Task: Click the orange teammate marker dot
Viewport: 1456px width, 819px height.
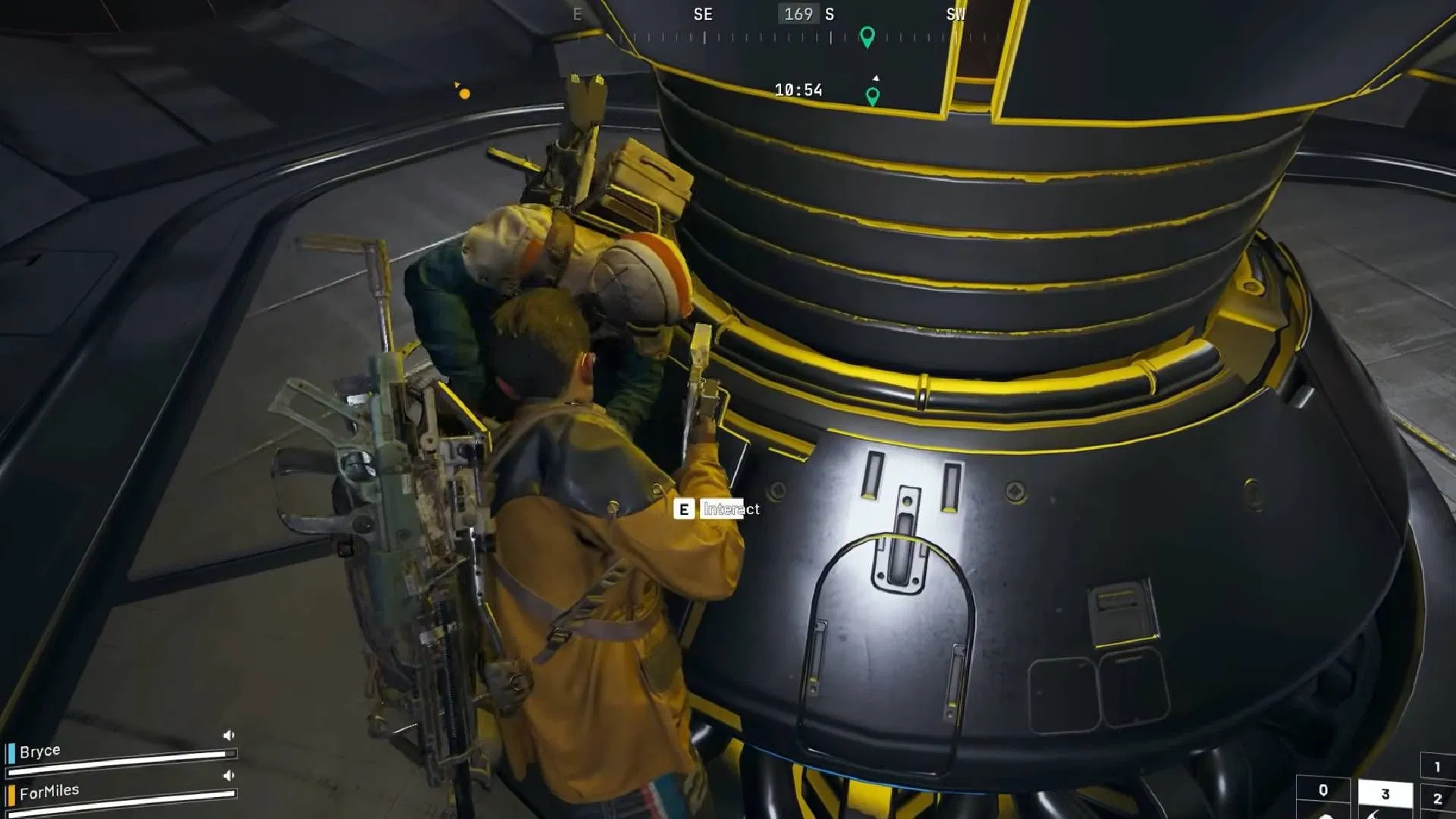Action: click(x=464, y=94)
